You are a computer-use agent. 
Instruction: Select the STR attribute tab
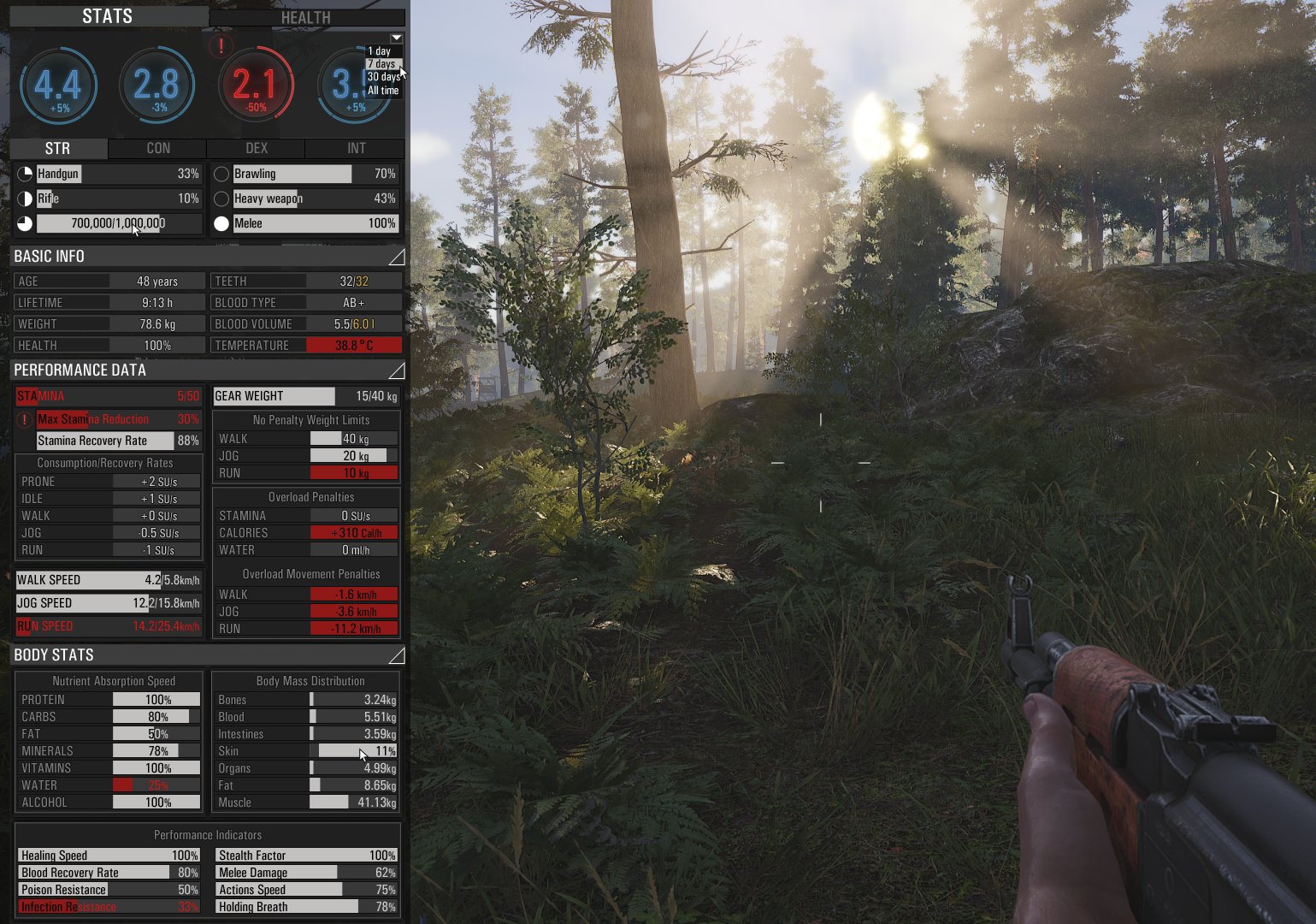click(58, 148)
